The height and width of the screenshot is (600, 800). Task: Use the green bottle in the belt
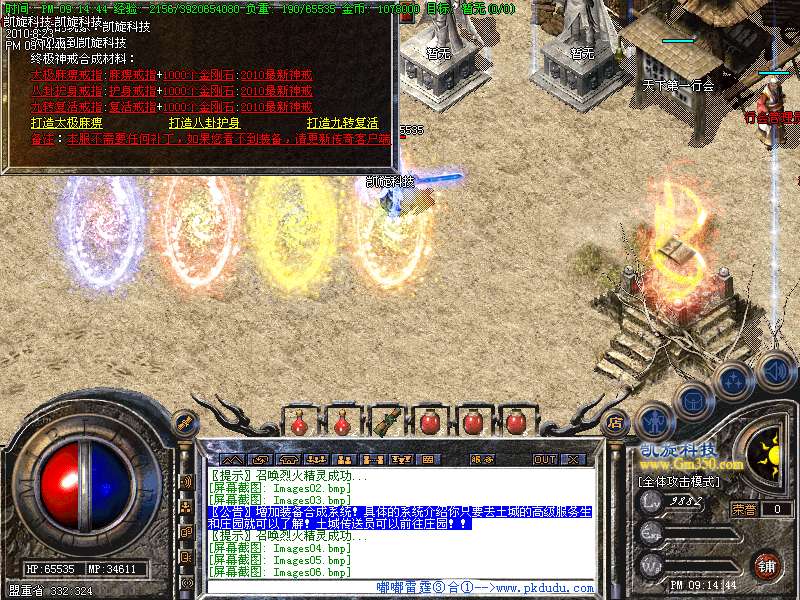[x=385, y=422]
